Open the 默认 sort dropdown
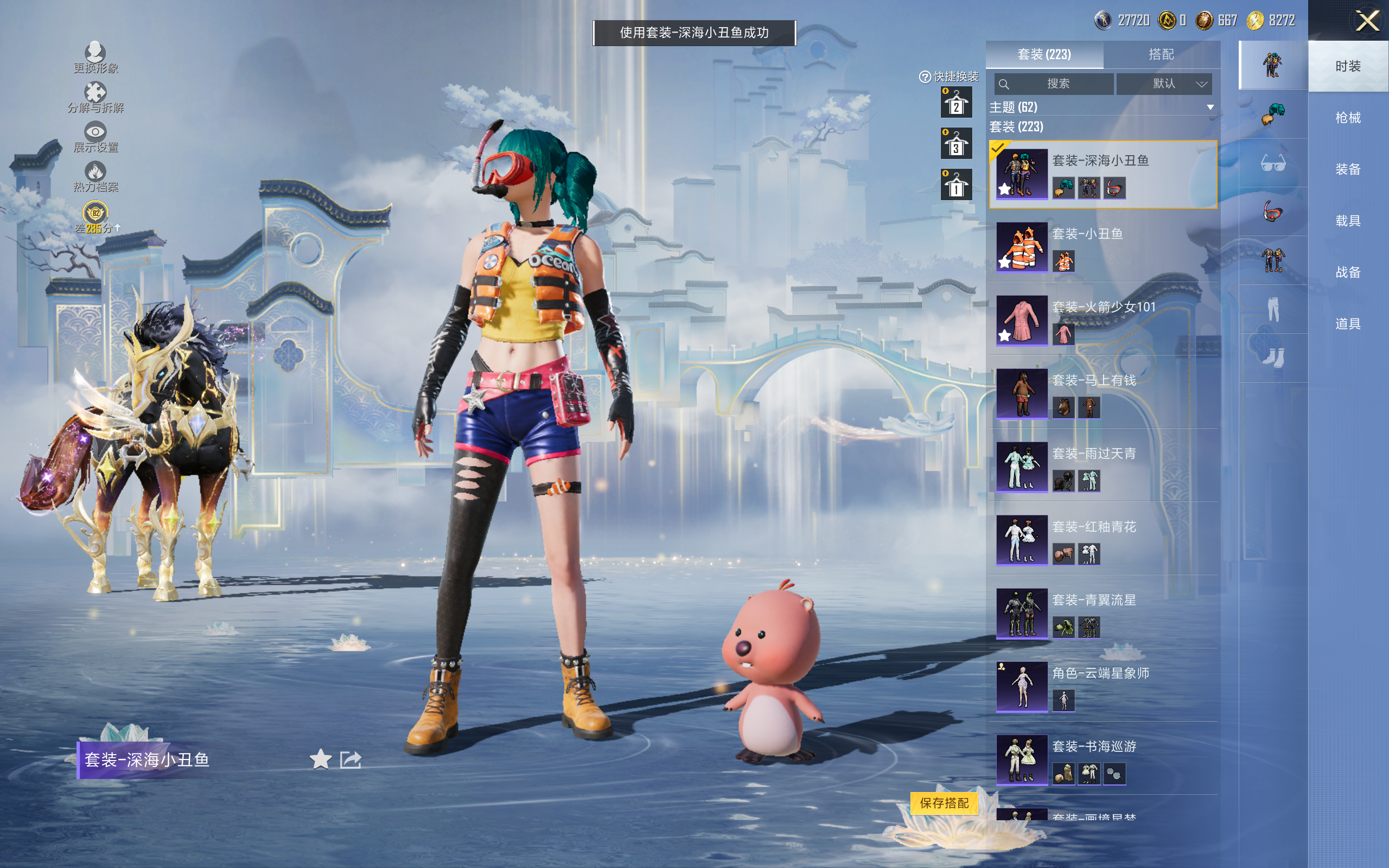Screen dimensions: 1389x868 tap(1164, 84)
